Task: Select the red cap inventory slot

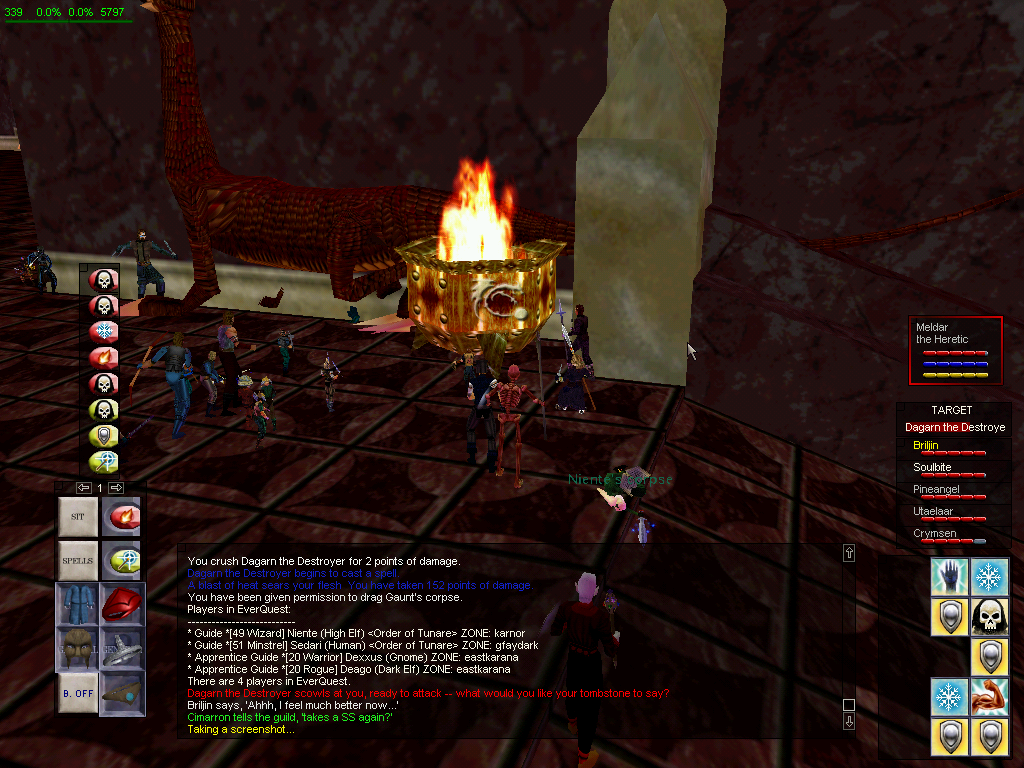Action: 122,605
